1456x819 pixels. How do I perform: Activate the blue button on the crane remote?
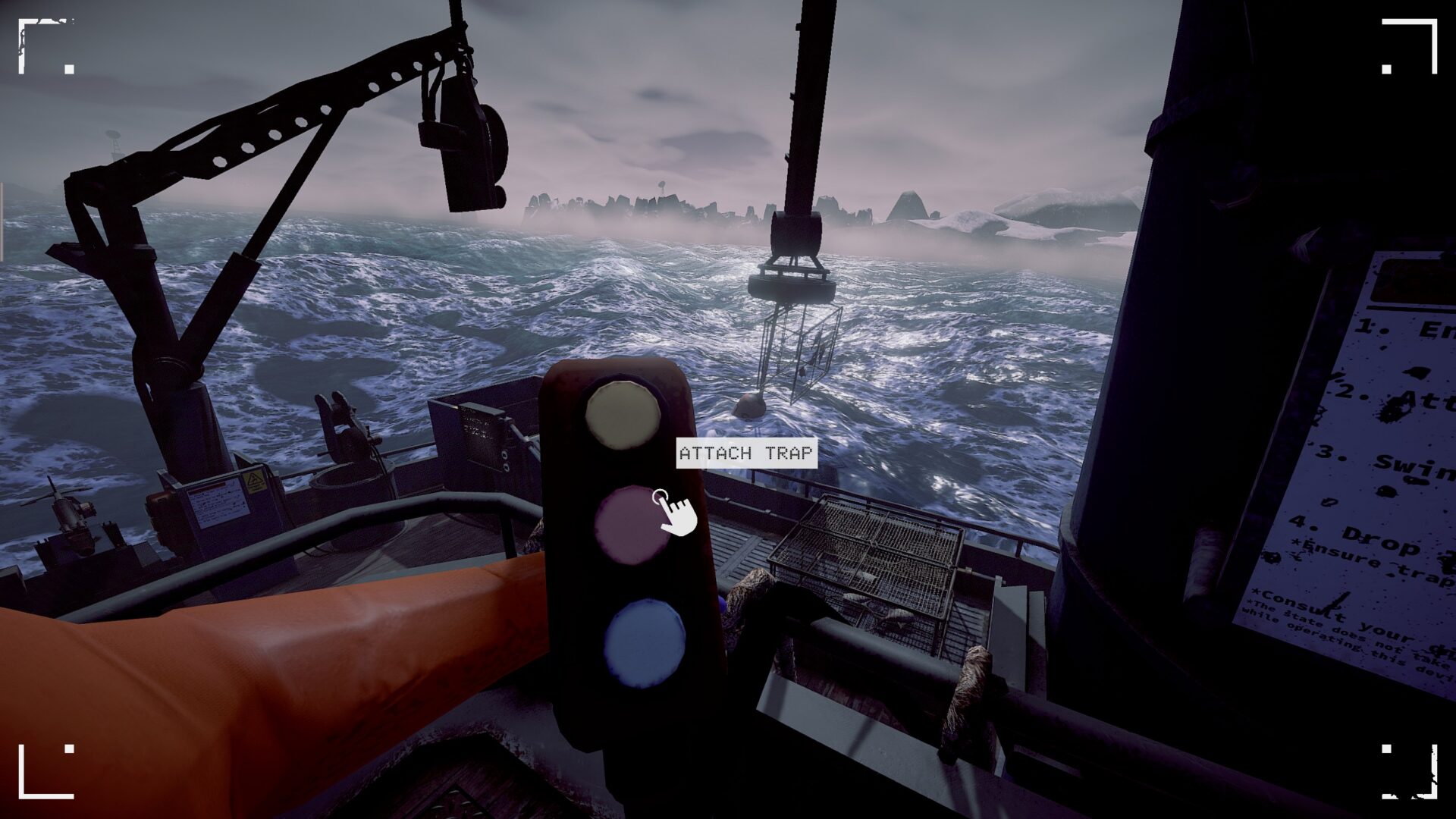[645, 643]
